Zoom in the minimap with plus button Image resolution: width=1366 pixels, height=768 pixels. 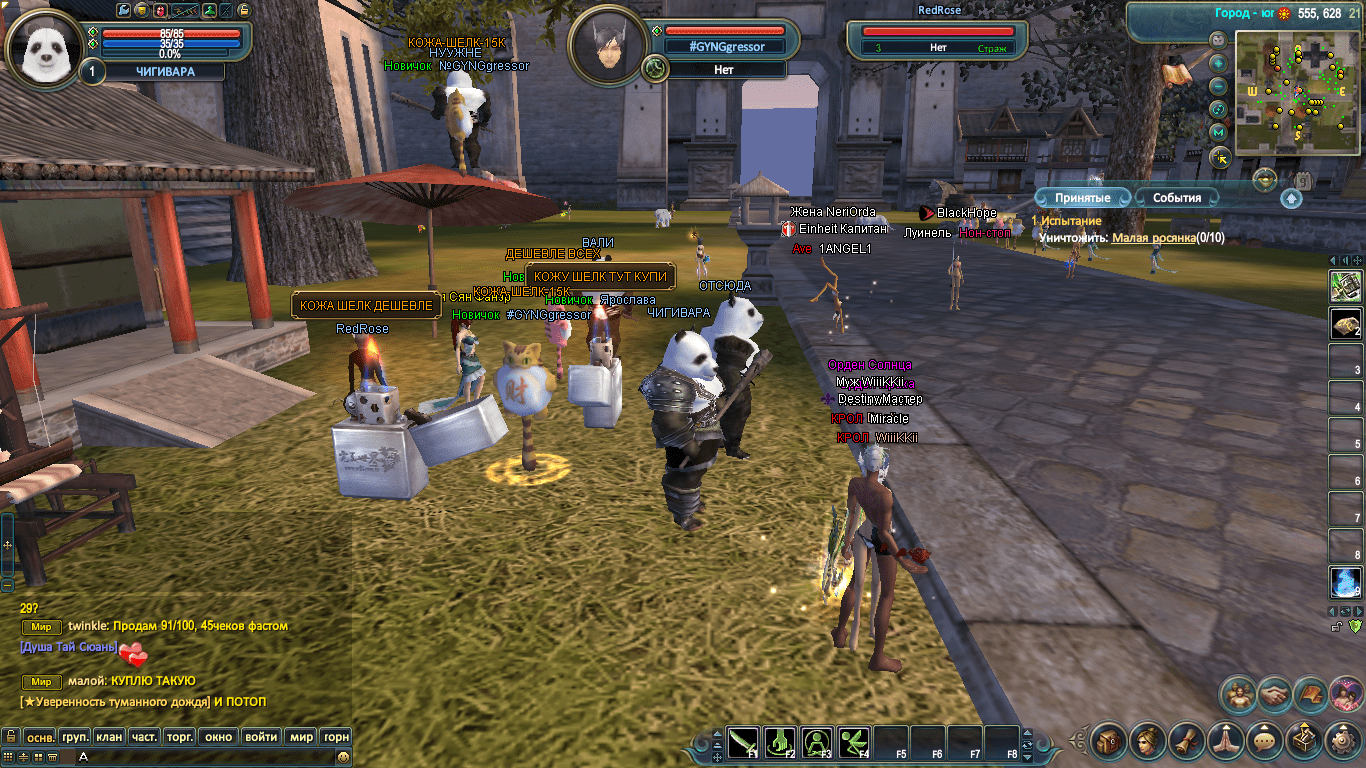coord(1218,63)
